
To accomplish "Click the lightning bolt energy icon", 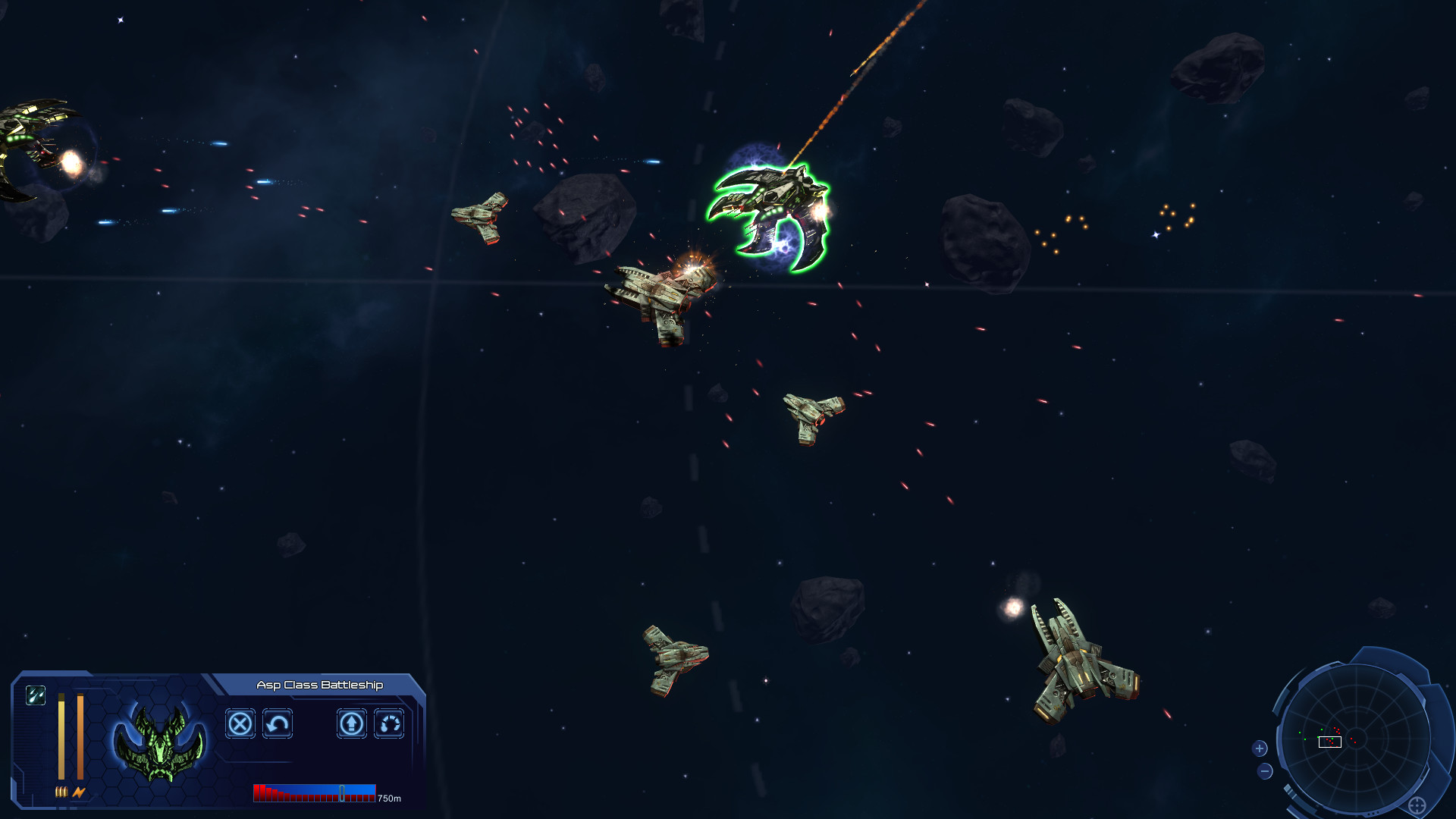I will pos(79,791).
